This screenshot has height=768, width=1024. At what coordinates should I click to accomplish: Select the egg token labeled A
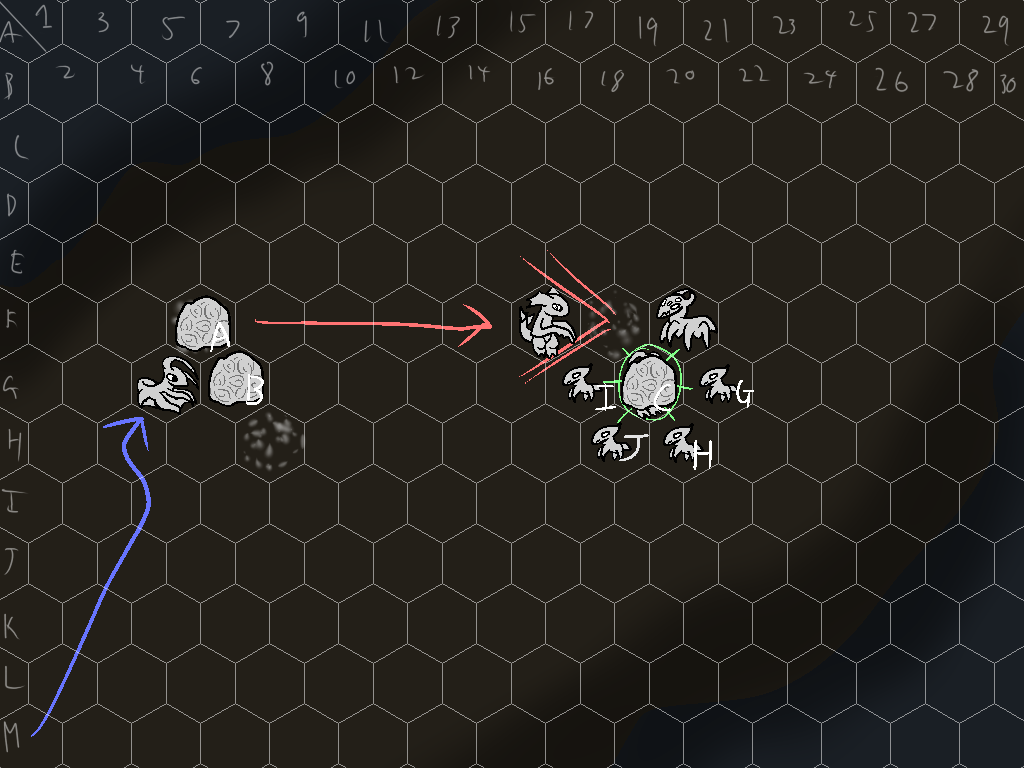pyautogui.click(x=201, y=324)
